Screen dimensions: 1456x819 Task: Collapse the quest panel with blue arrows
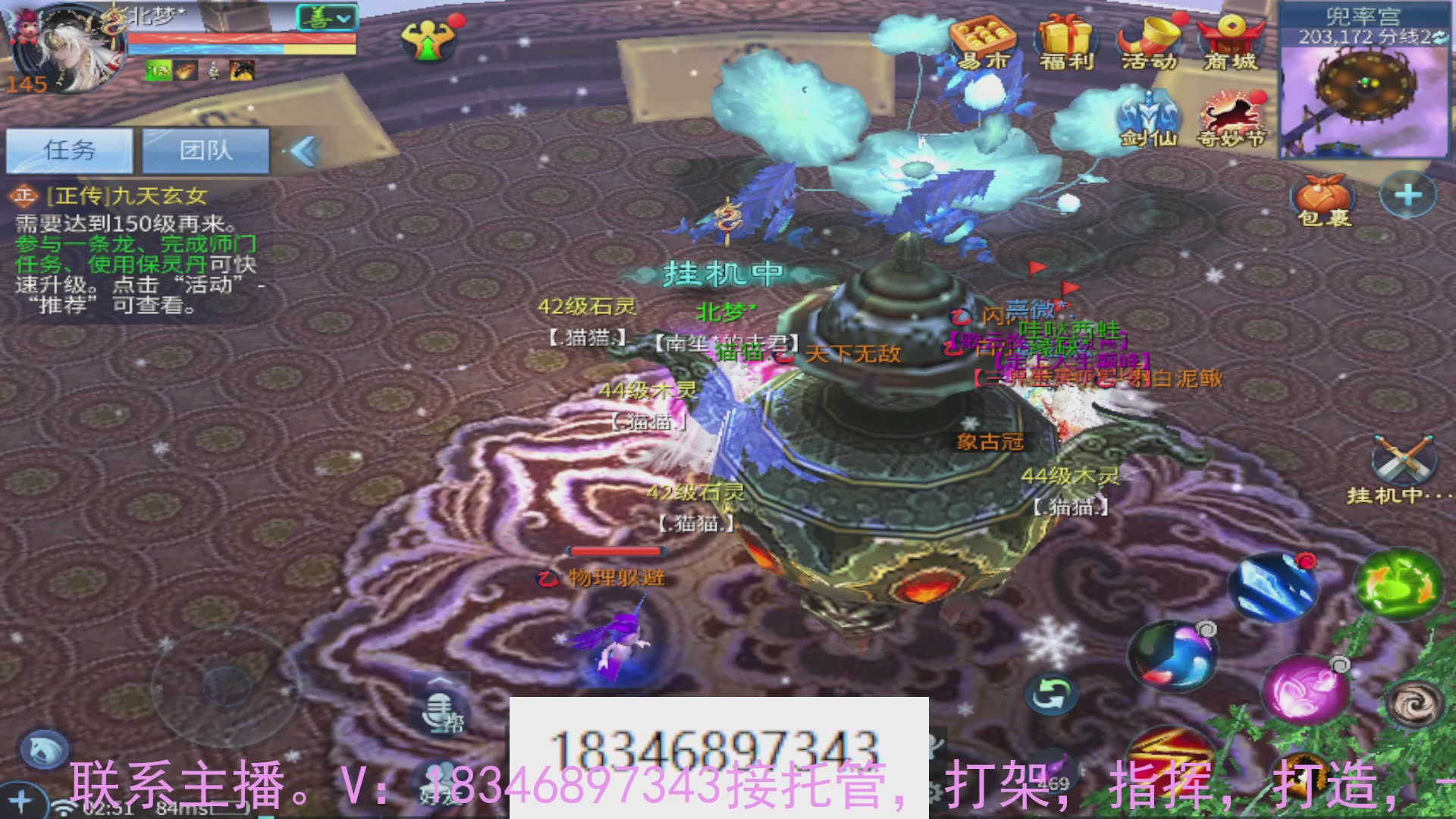point(309,149)
